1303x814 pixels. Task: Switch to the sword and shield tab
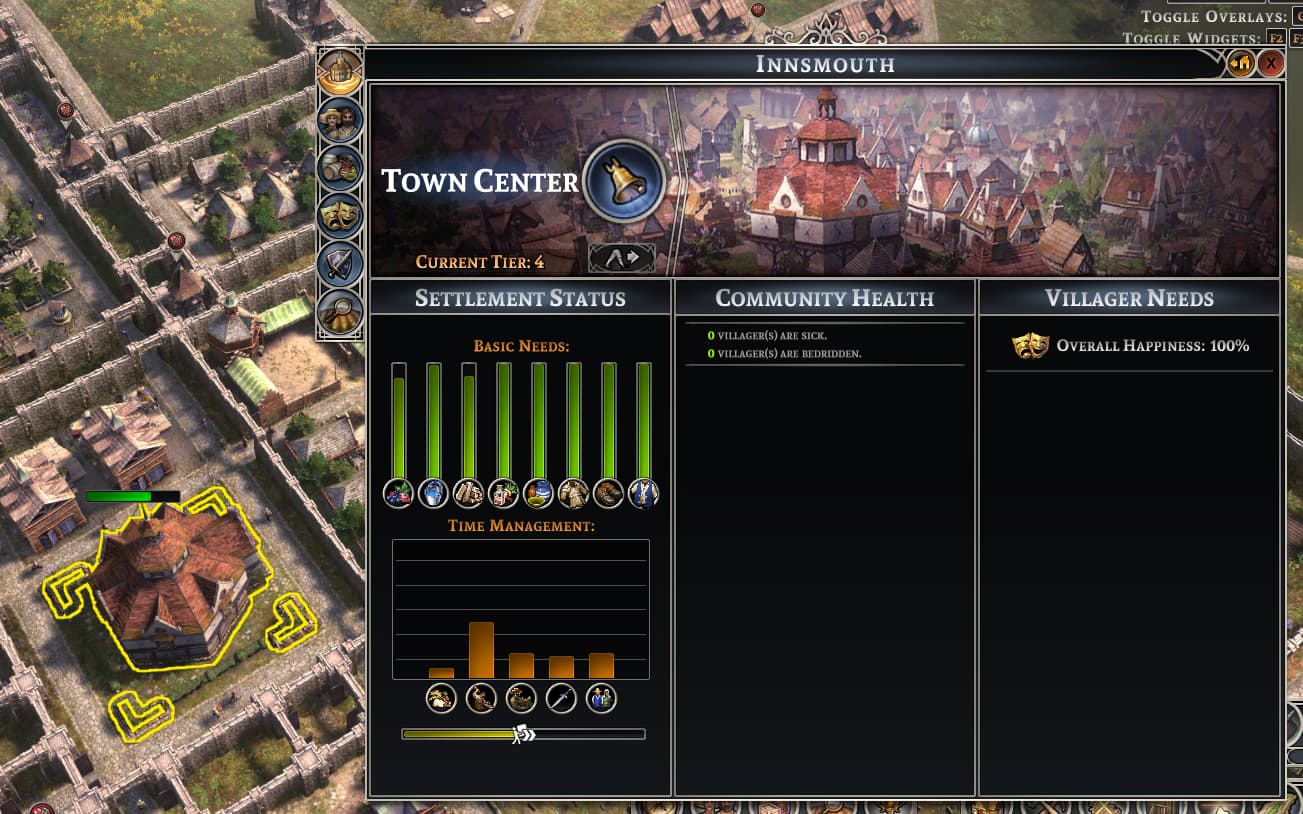tap(340, 264)
